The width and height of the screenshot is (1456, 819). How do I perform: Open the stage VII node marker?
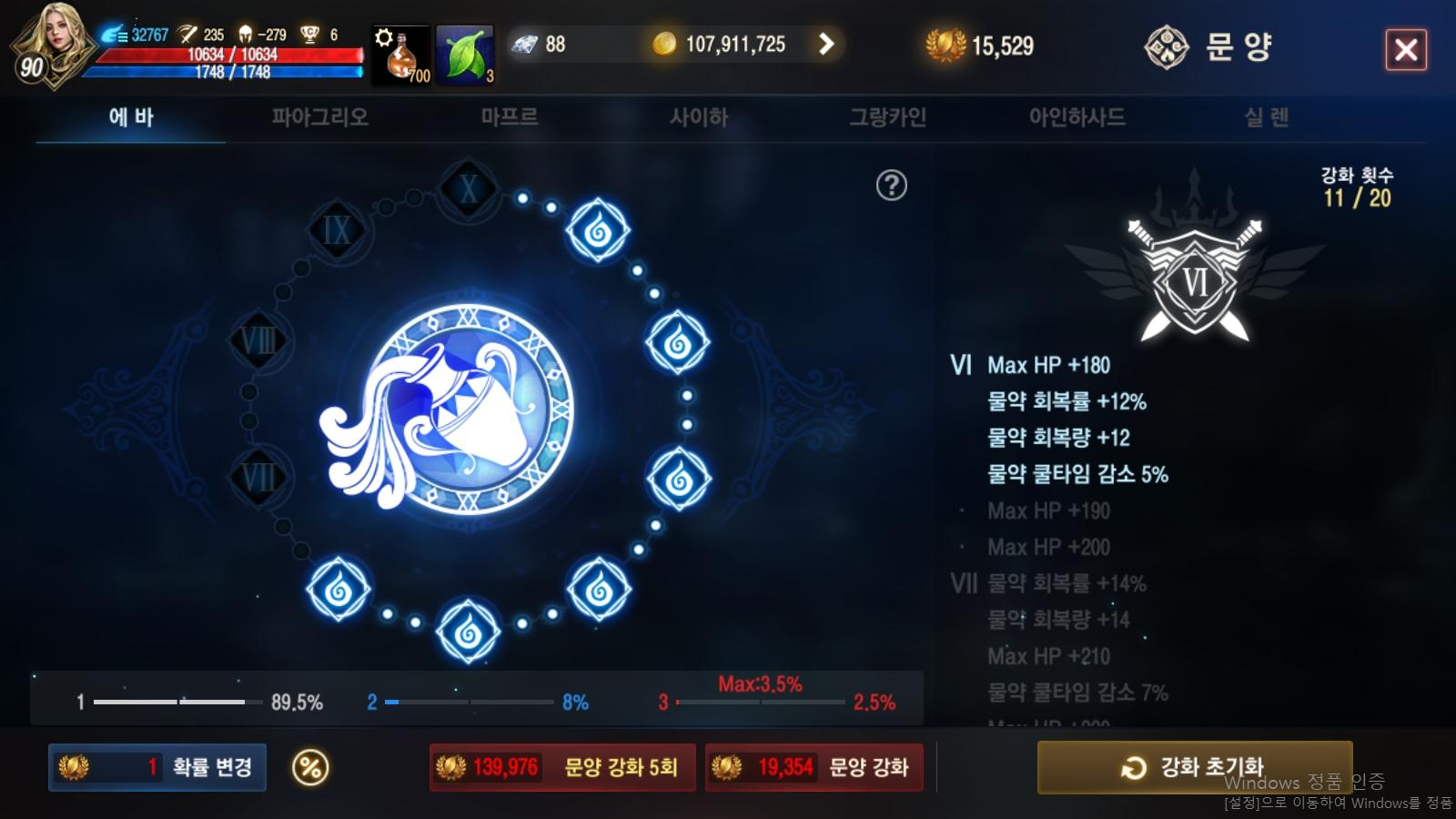pyautogui.click(x=259, y=474)
